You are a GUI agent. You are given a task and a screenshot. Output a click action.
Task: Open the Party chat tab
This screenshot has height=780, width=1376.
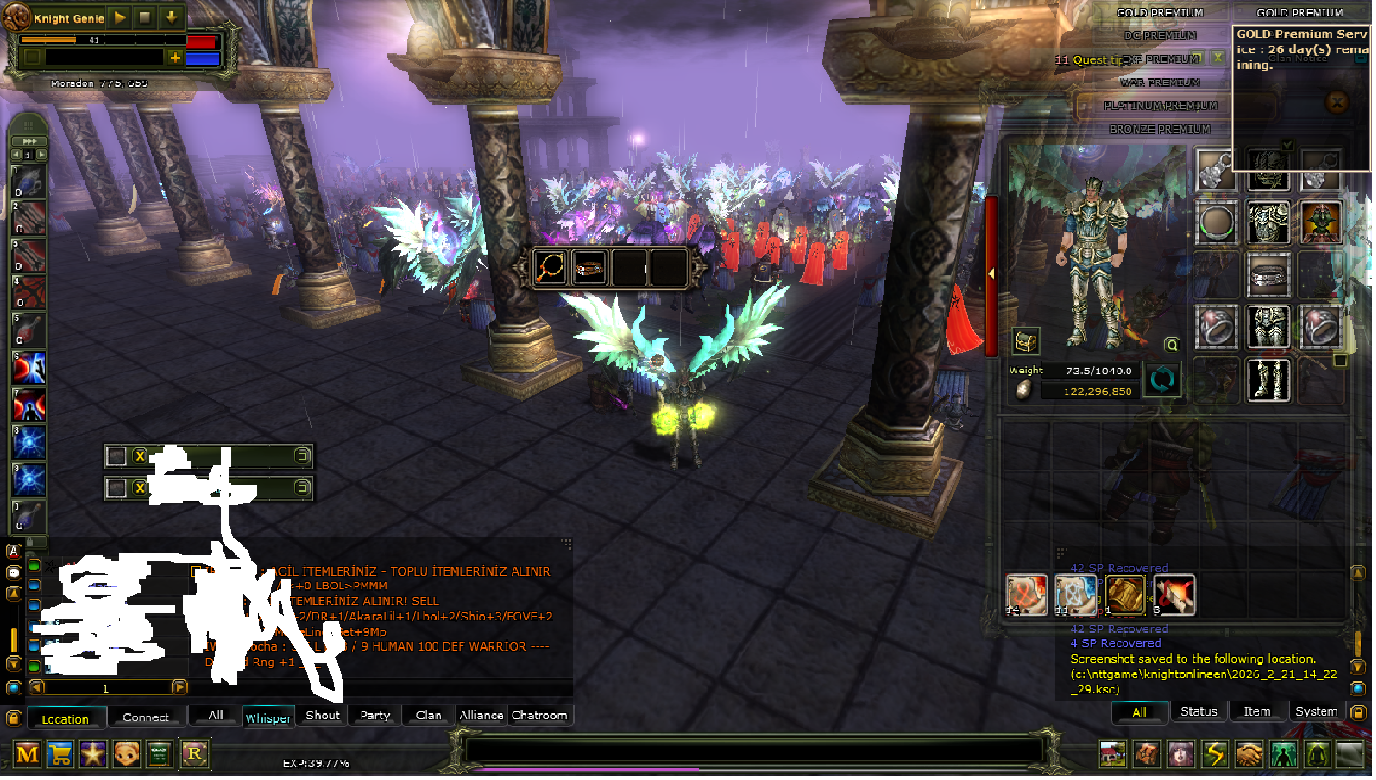point(376,715)
